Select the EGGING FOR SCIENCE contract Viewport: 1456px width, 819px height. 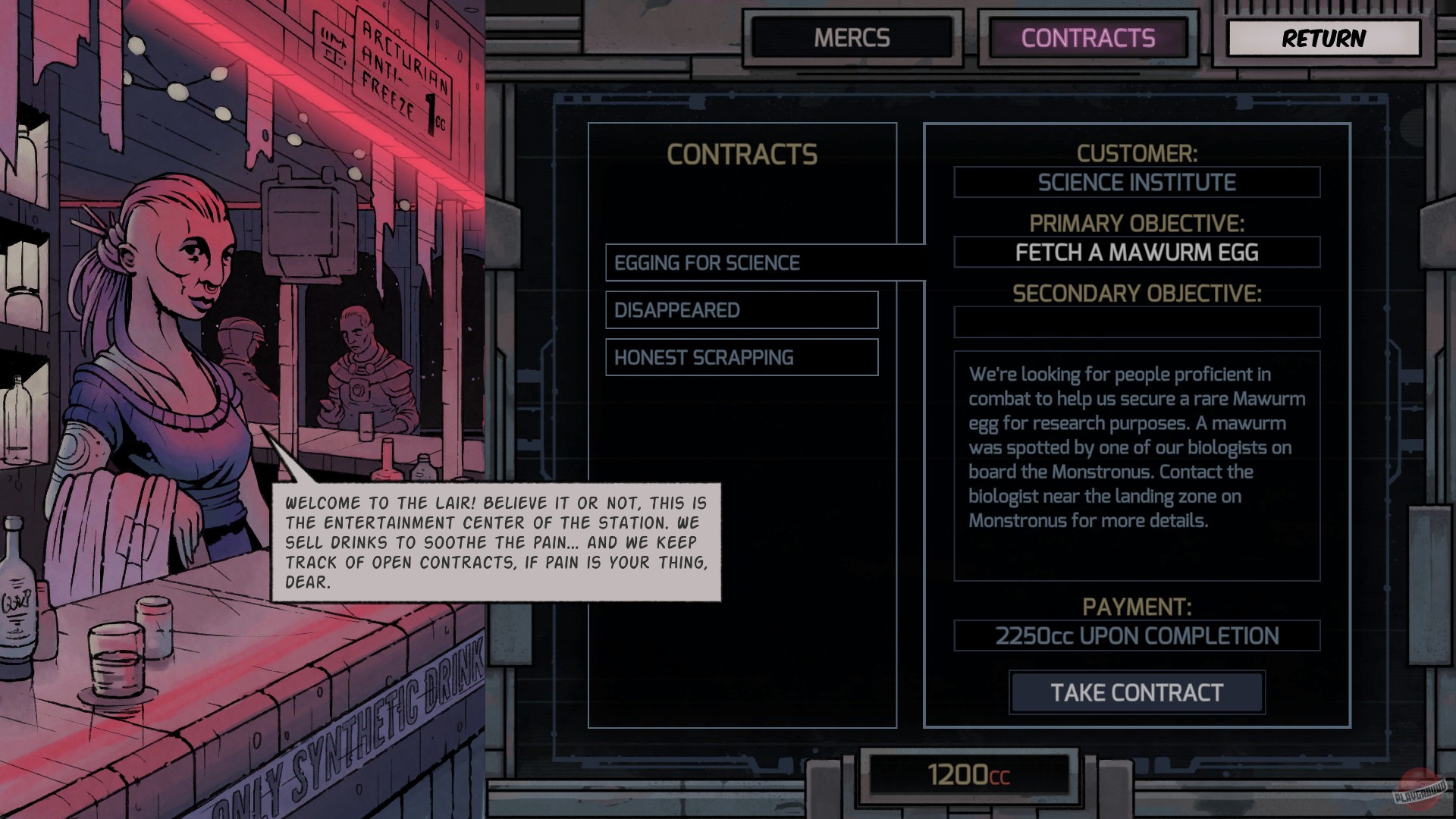pos(742,262)
